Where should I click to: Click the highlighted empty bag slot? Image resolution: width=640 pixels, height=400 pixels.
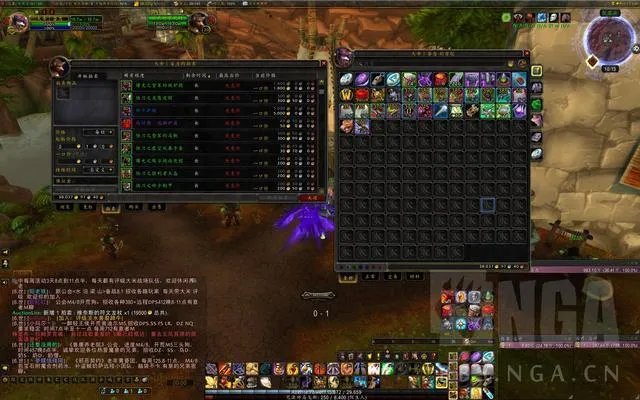point(487,205)
